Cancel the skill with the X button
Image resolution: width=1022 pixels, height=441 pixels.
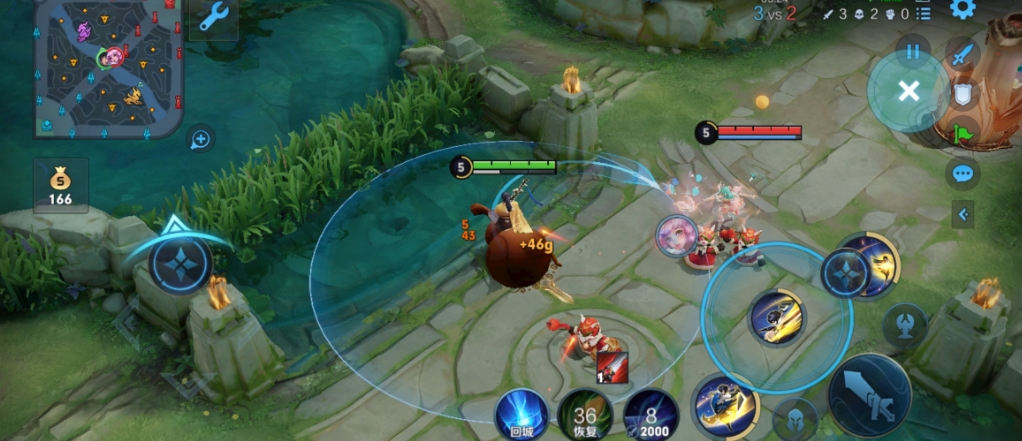908,92
